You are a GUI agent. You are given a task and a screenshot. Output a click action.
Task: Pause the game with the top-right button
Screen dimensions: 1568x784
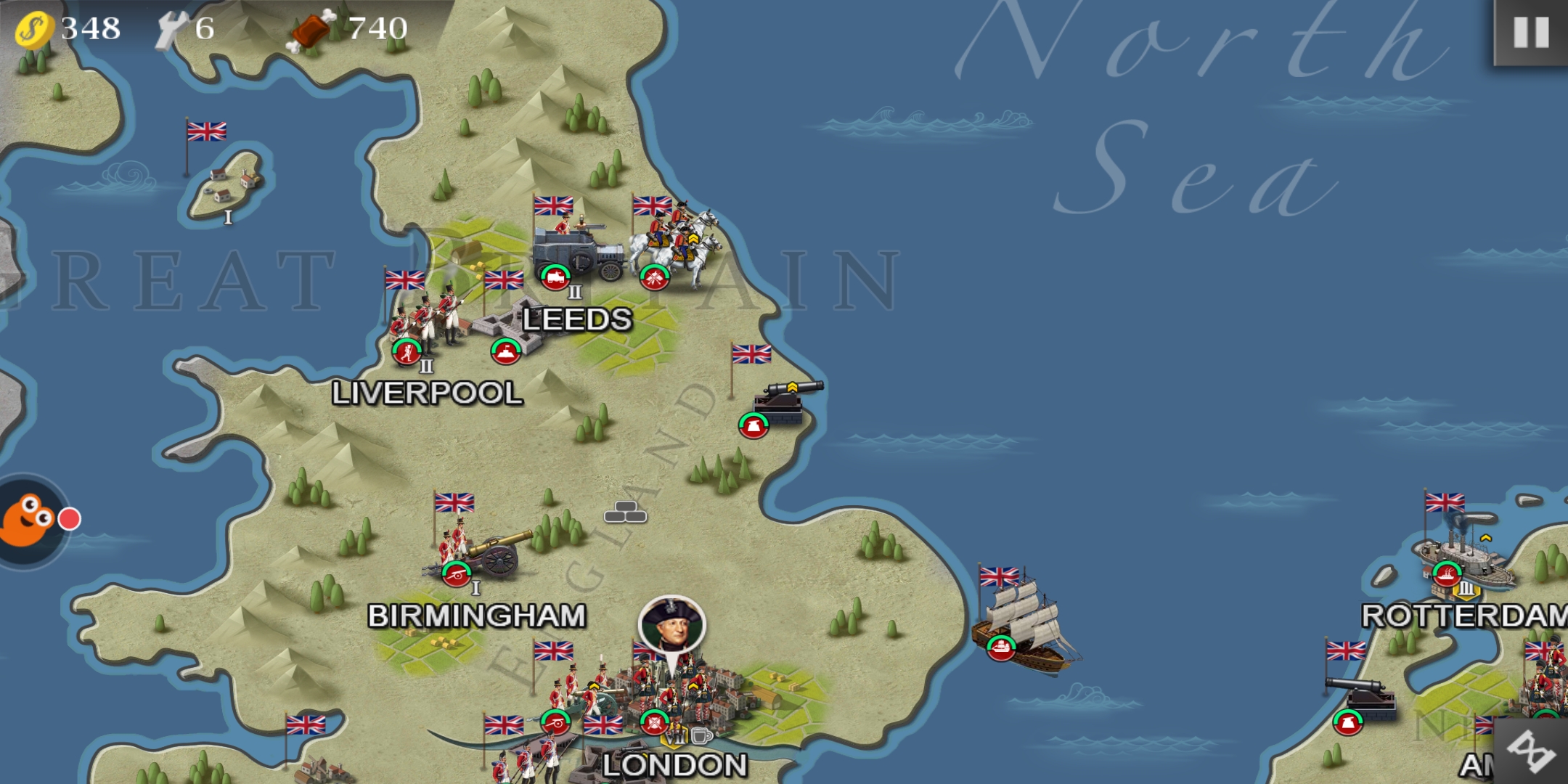(x=1530, y=33)
